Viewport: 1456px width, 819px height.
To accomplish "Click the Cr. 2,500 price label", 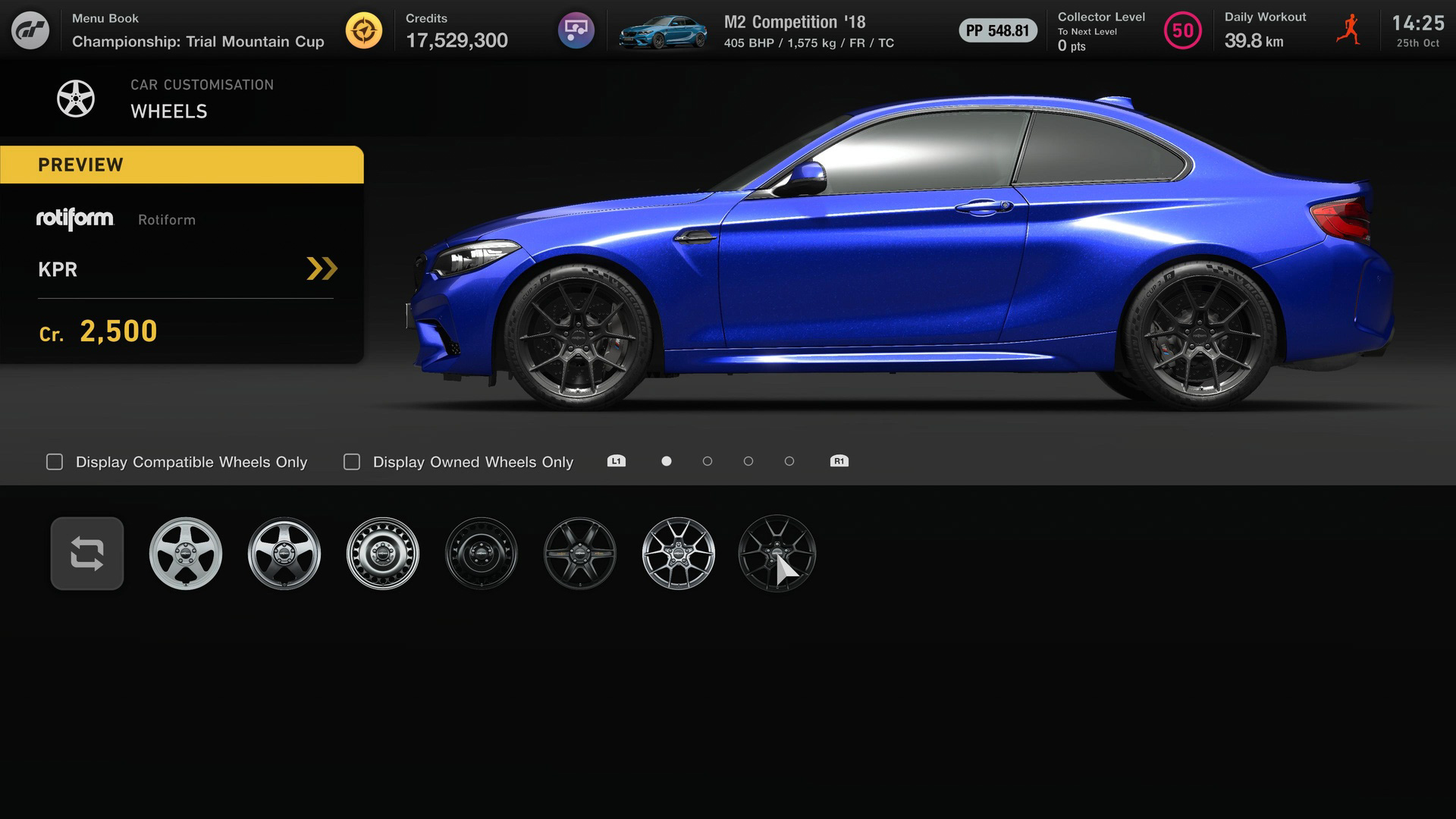I will [99, 331].
